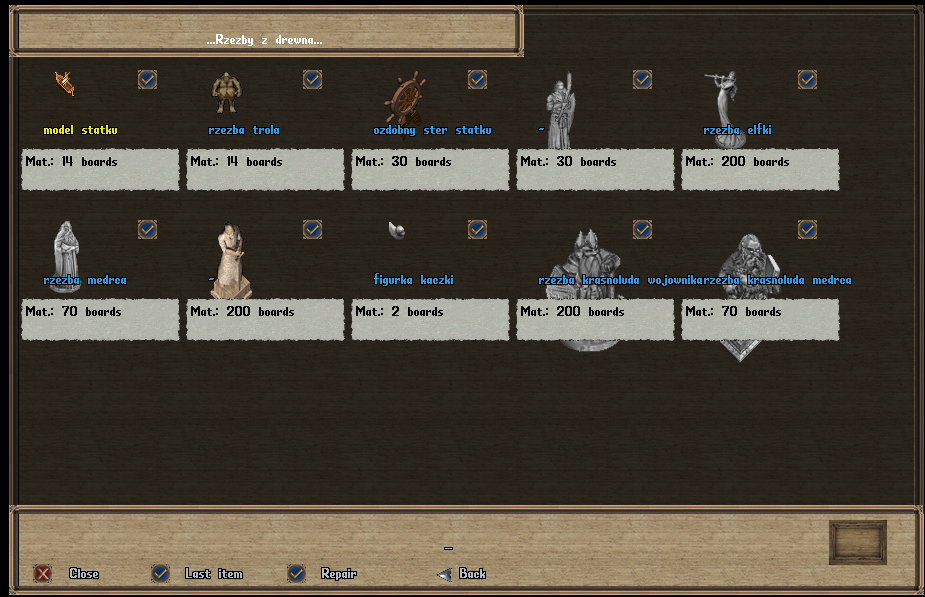
Task: Go back to the previous menu
Action: [x=445, y=574]
